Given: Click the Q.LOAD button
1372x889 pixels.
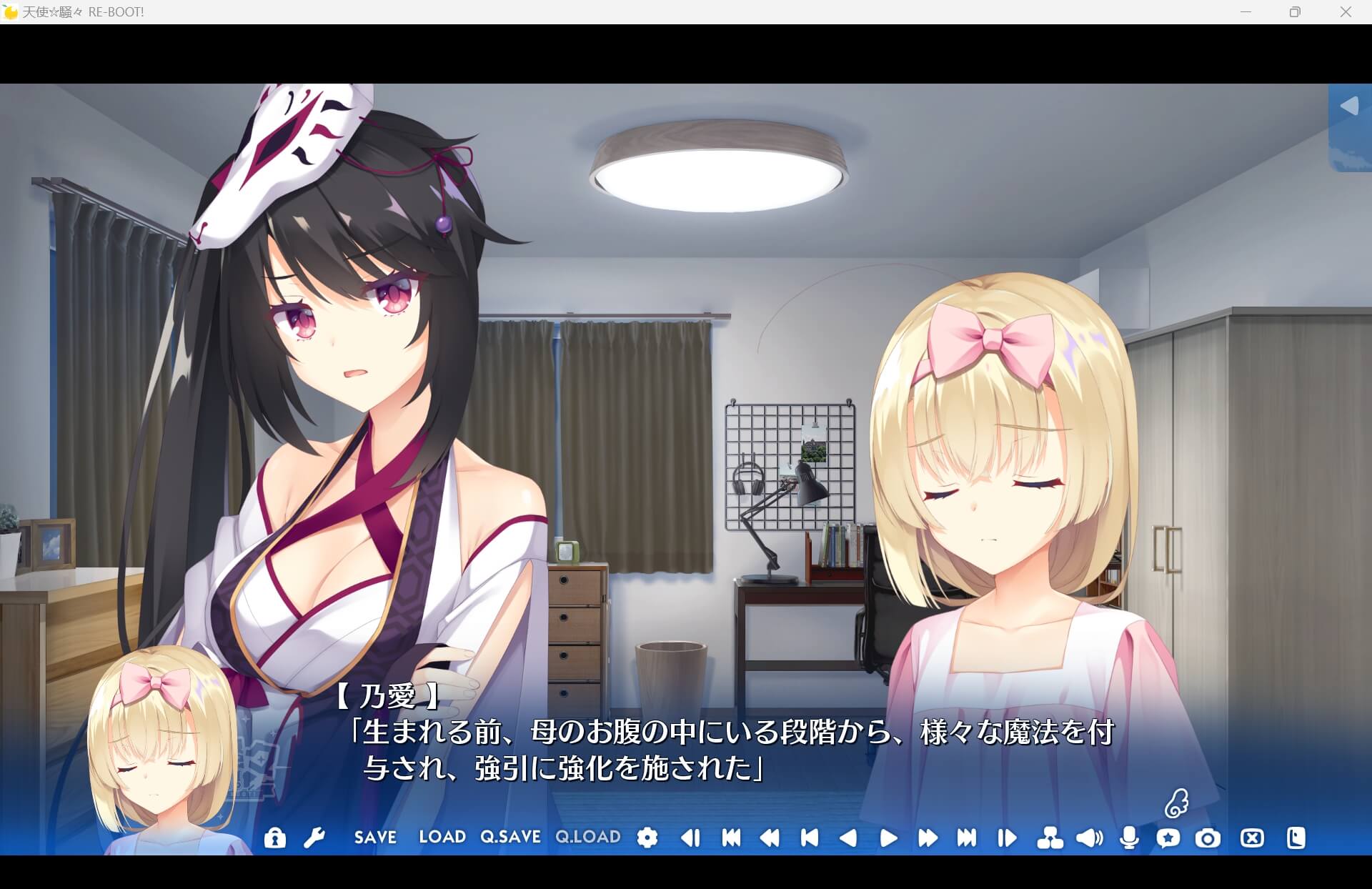Looking at the screenshot, I should (587, 838).
